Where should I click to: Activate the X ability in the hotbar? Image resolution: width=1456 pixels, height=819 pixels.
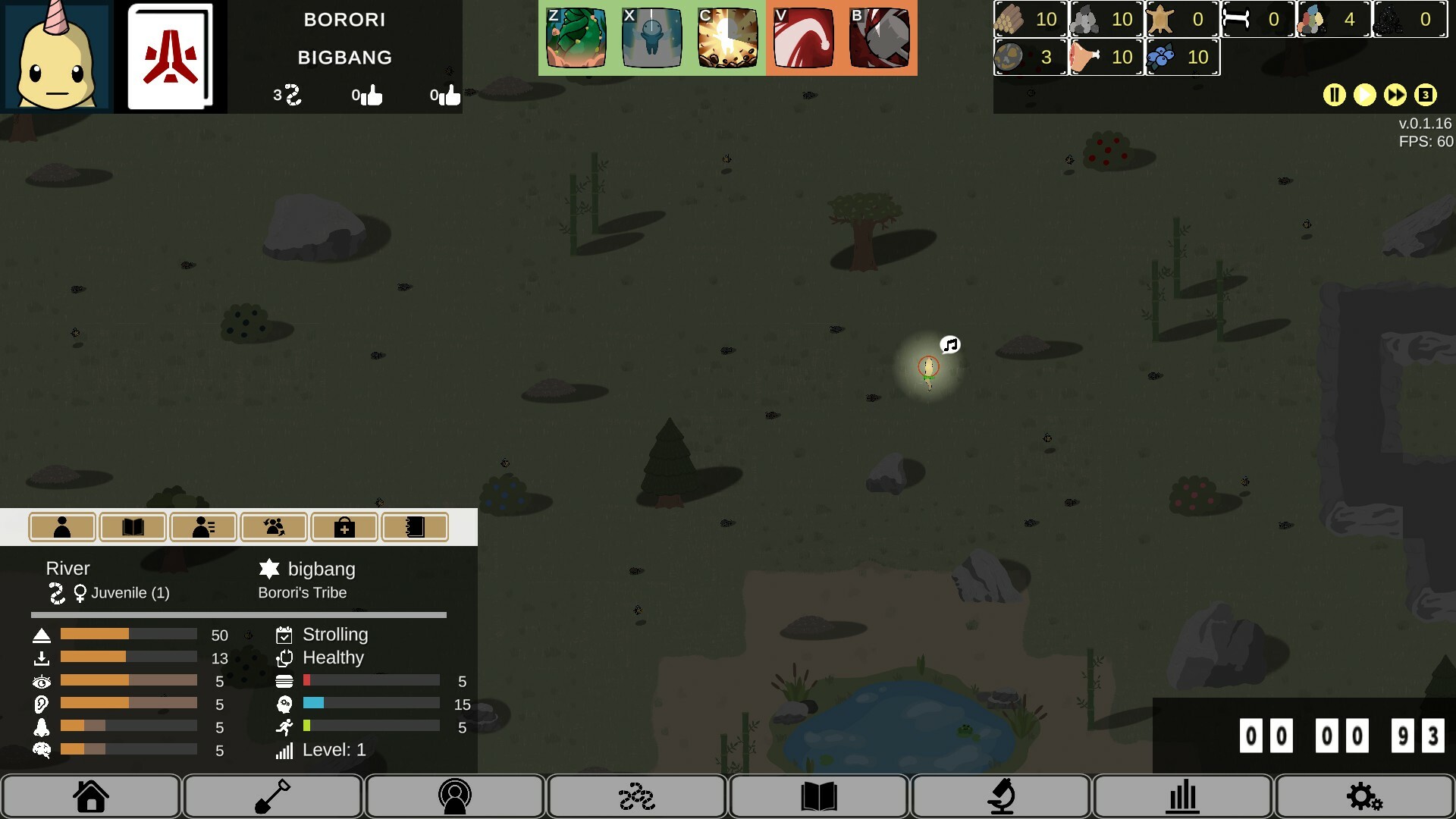651,37
